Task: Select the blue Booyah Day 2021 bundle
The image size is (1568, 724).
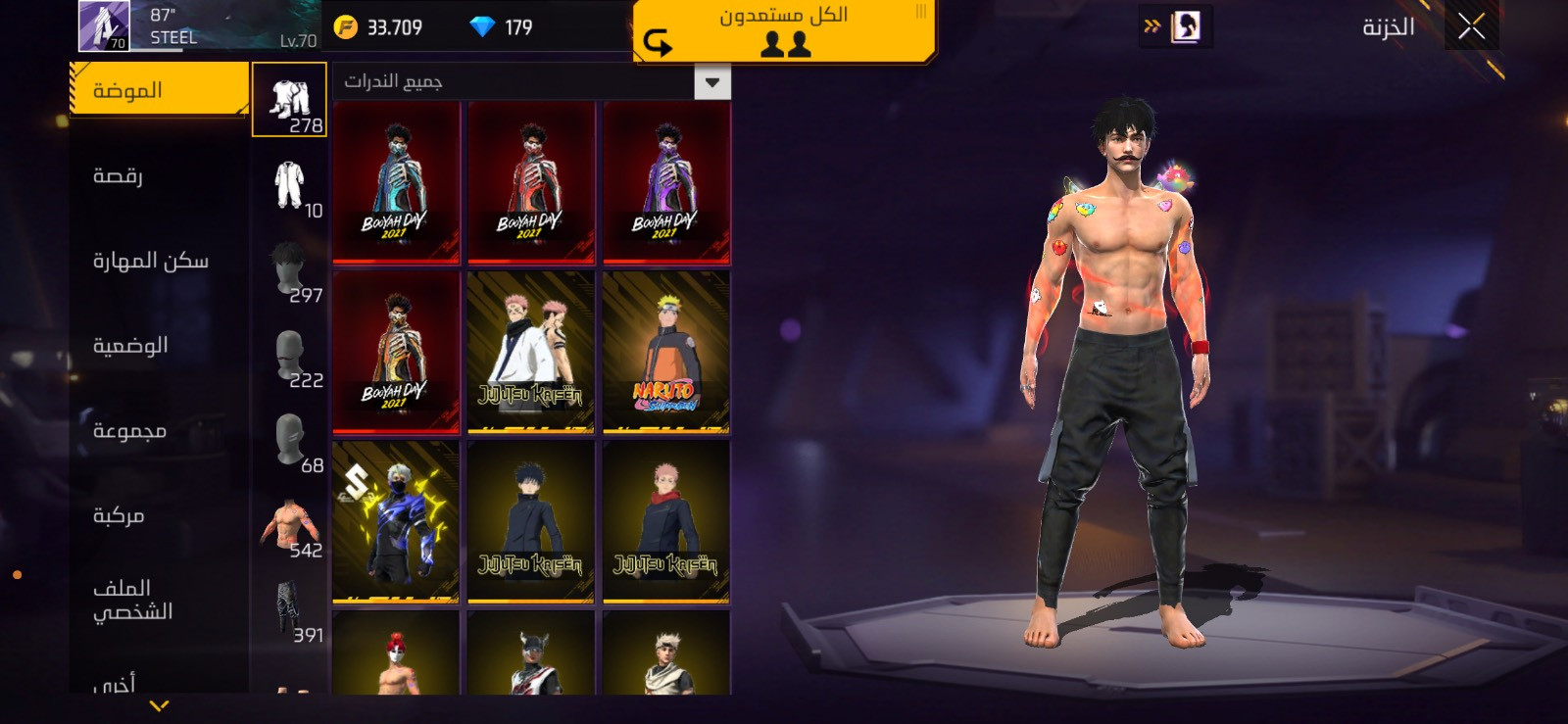Action: pyautogui.click(x=396, y=183)
